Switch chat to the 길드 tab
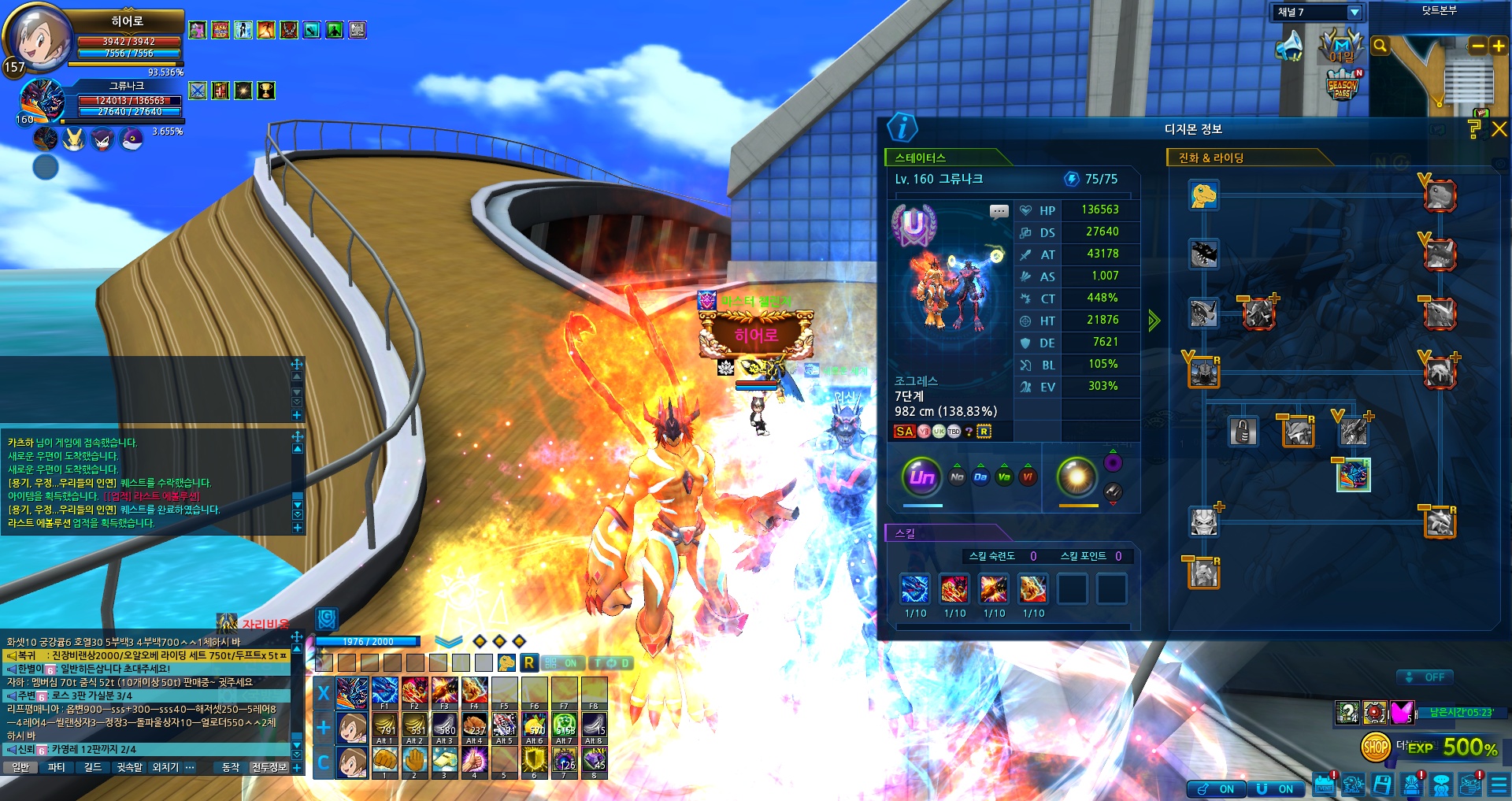1512x801 pixels. tap(93, 767)
